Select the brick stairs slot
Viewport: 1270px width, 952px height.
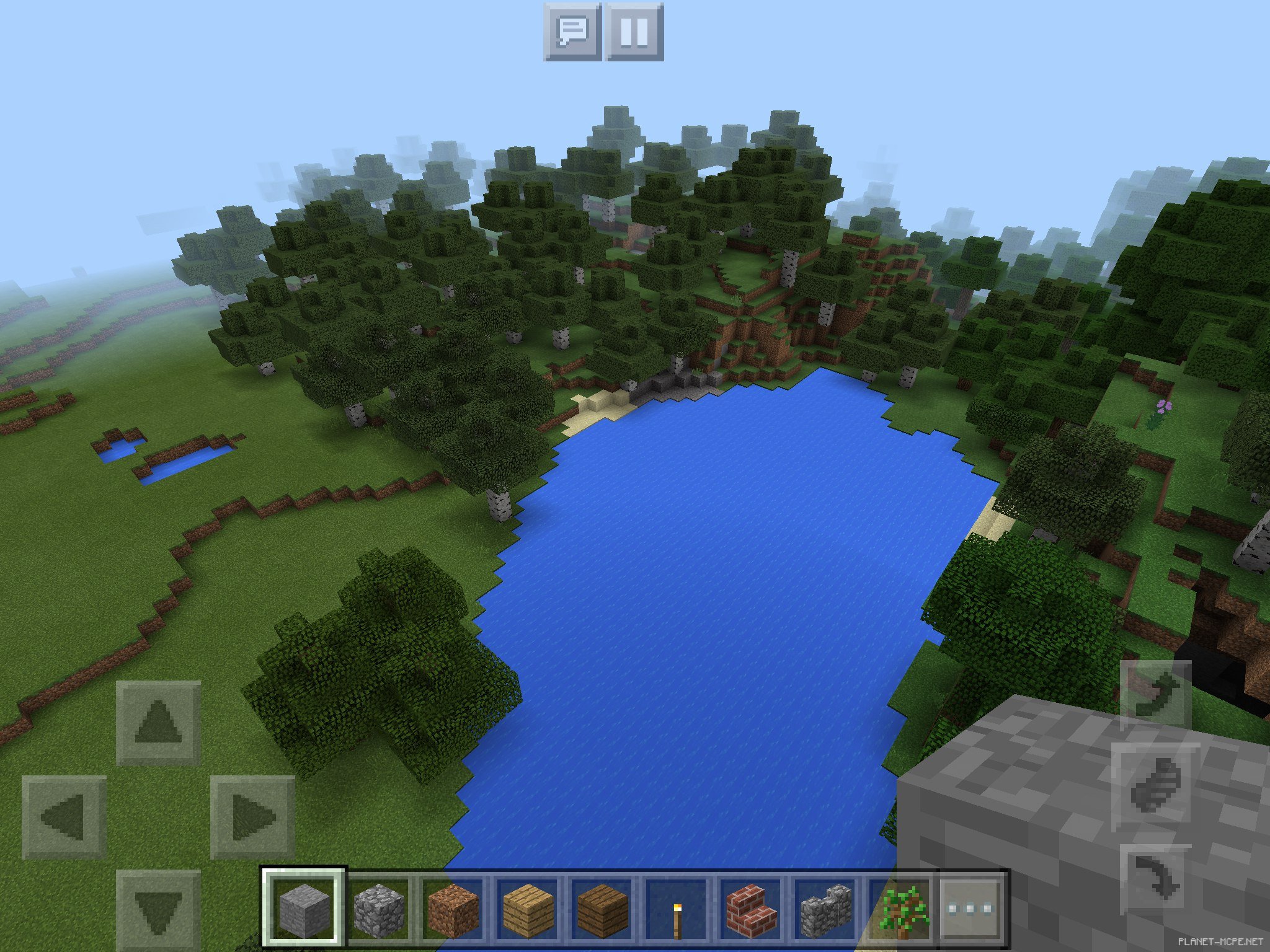click(x=751, y=908)
